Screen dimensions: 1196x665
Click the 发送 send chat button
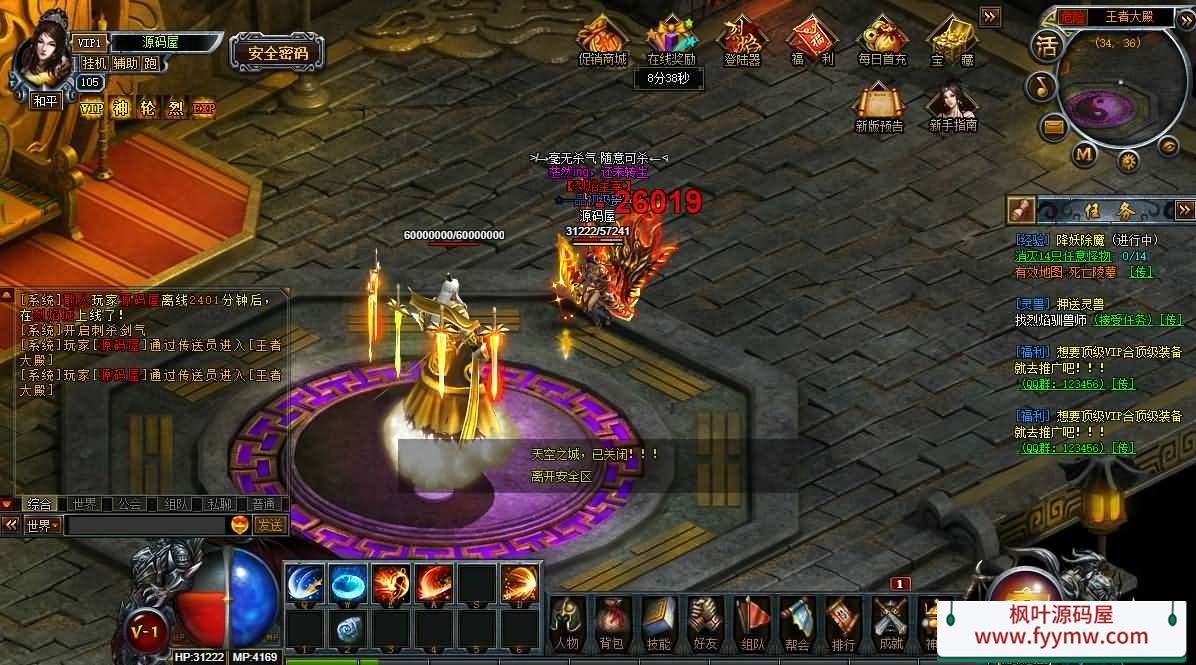[270, 524]
